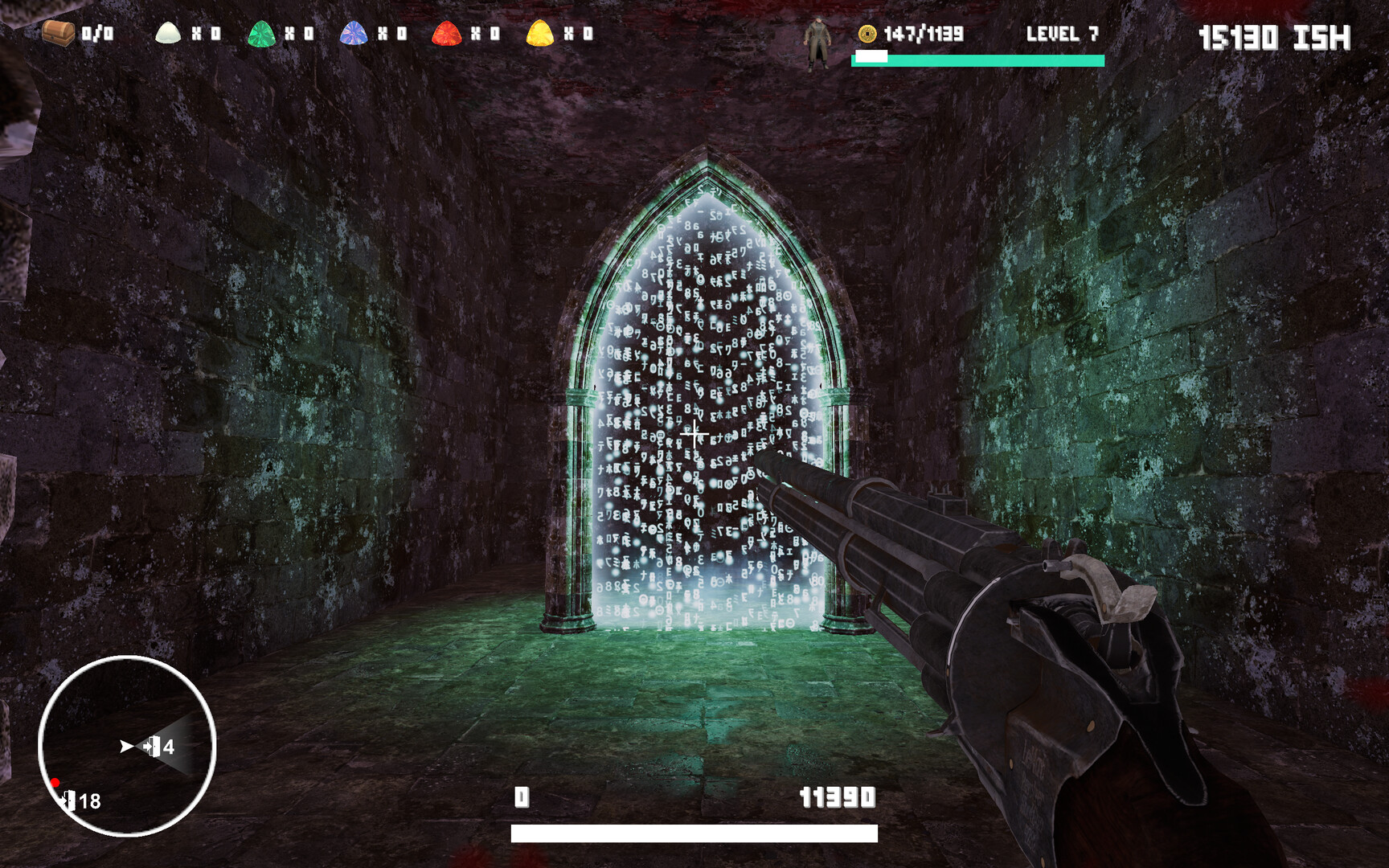The height and width of the screenshot is (868, 1389).
Task: Click the arrow pointer beside minimap door icon
Action: 125,746
